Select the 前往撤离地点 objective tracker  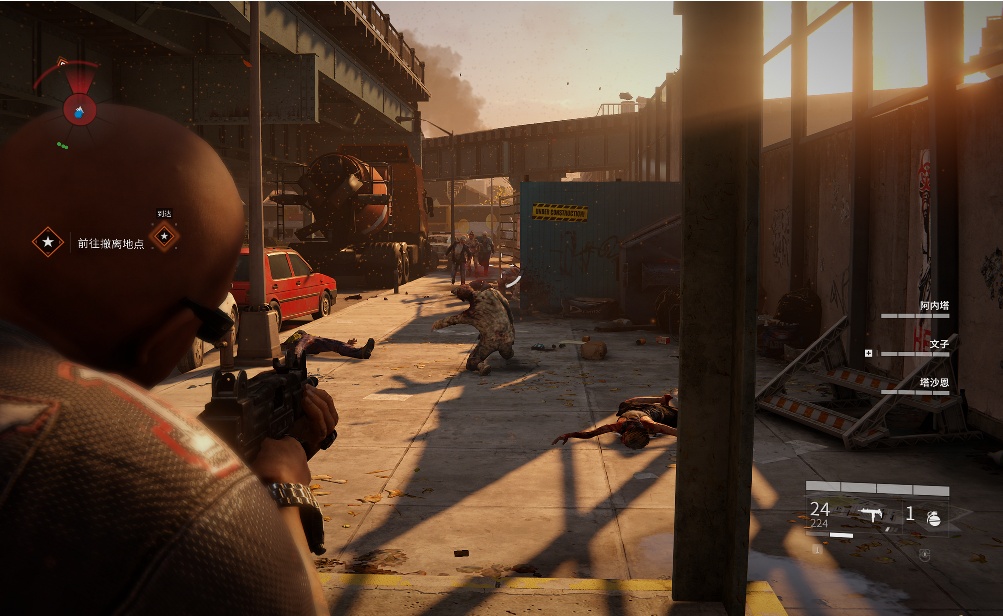pos(110,242)
